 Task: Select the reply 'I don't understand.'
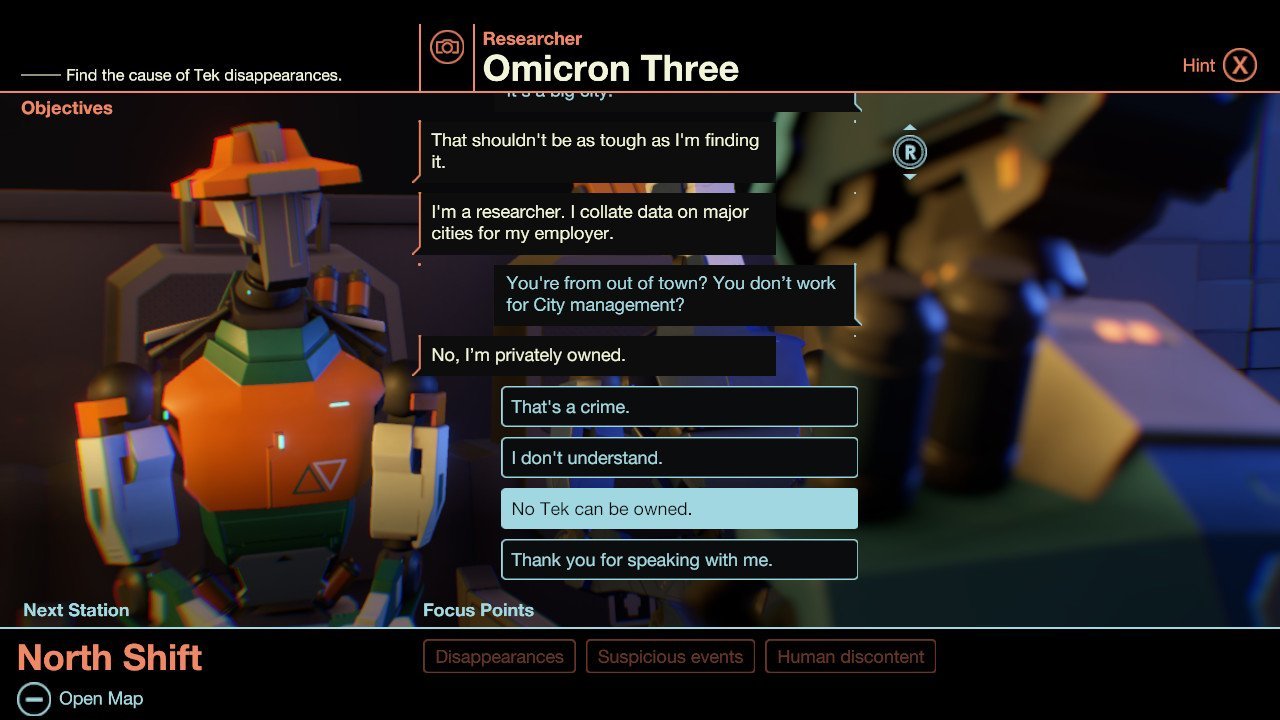[x=679, y=457]
